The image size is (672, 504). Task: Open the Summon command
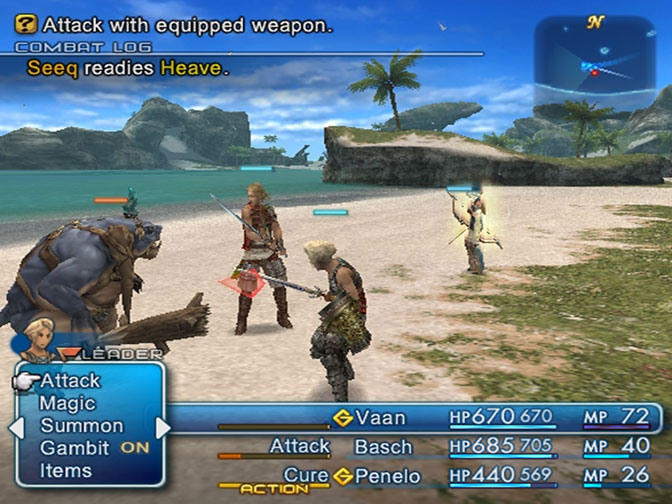pyautogui.click(x=81, y=426)
